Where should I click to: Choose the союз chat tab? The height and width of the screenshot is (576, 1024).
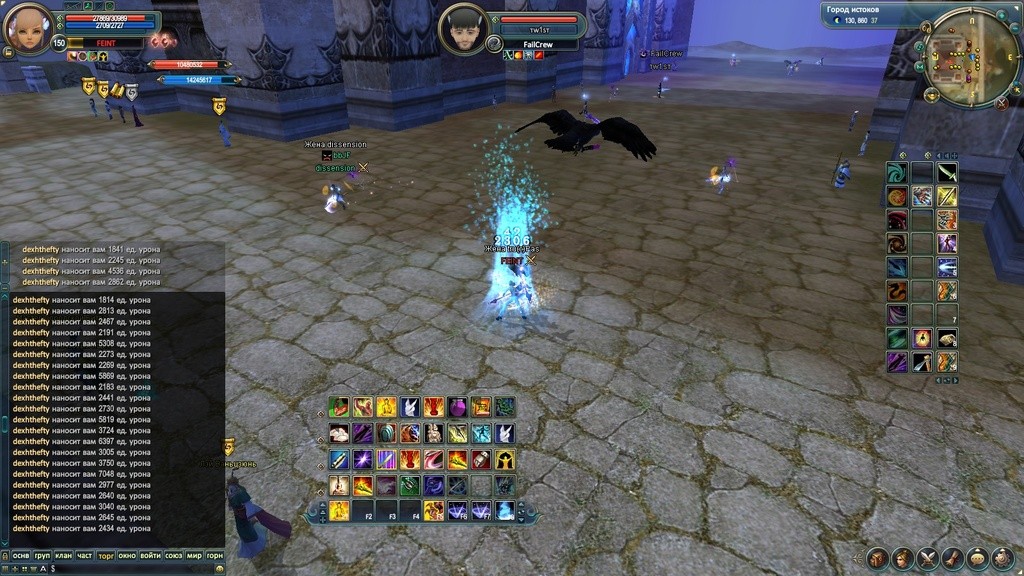[x=173, y=555]
